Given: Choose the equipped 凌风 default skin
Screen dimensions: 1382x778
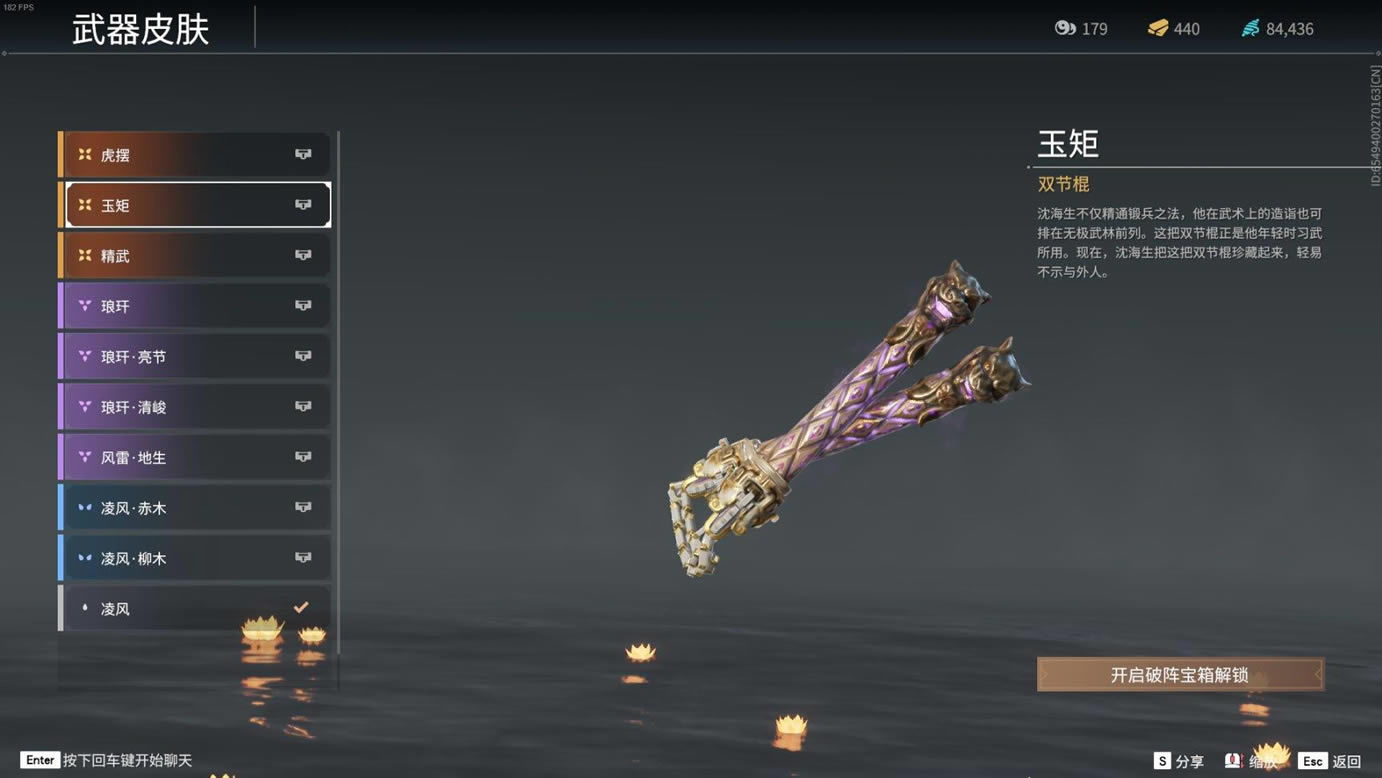Looking at the screenshot, I should point(196,608).
